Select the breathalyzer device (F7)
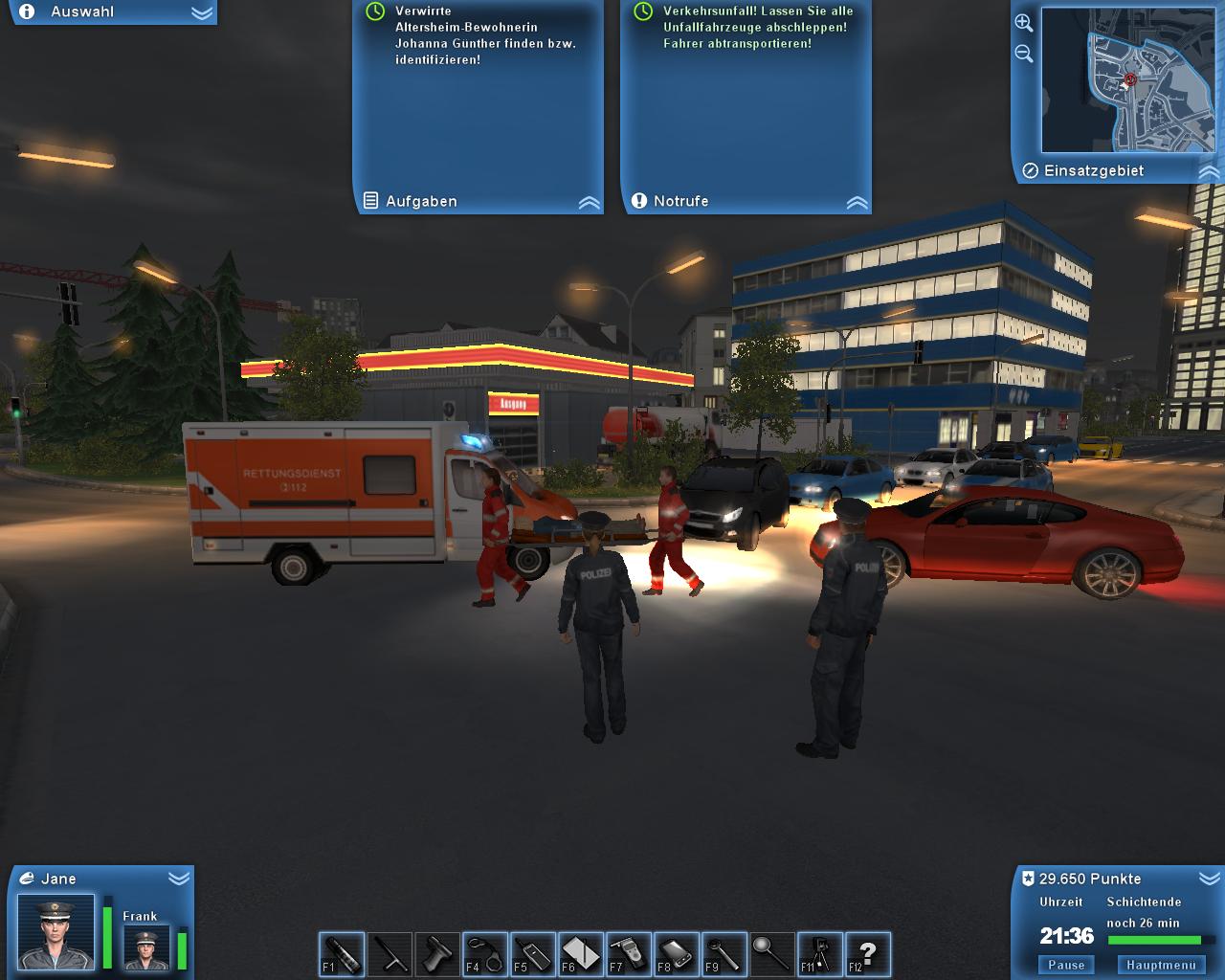The width and height of the screenshot is (1225, 980). 627,954
